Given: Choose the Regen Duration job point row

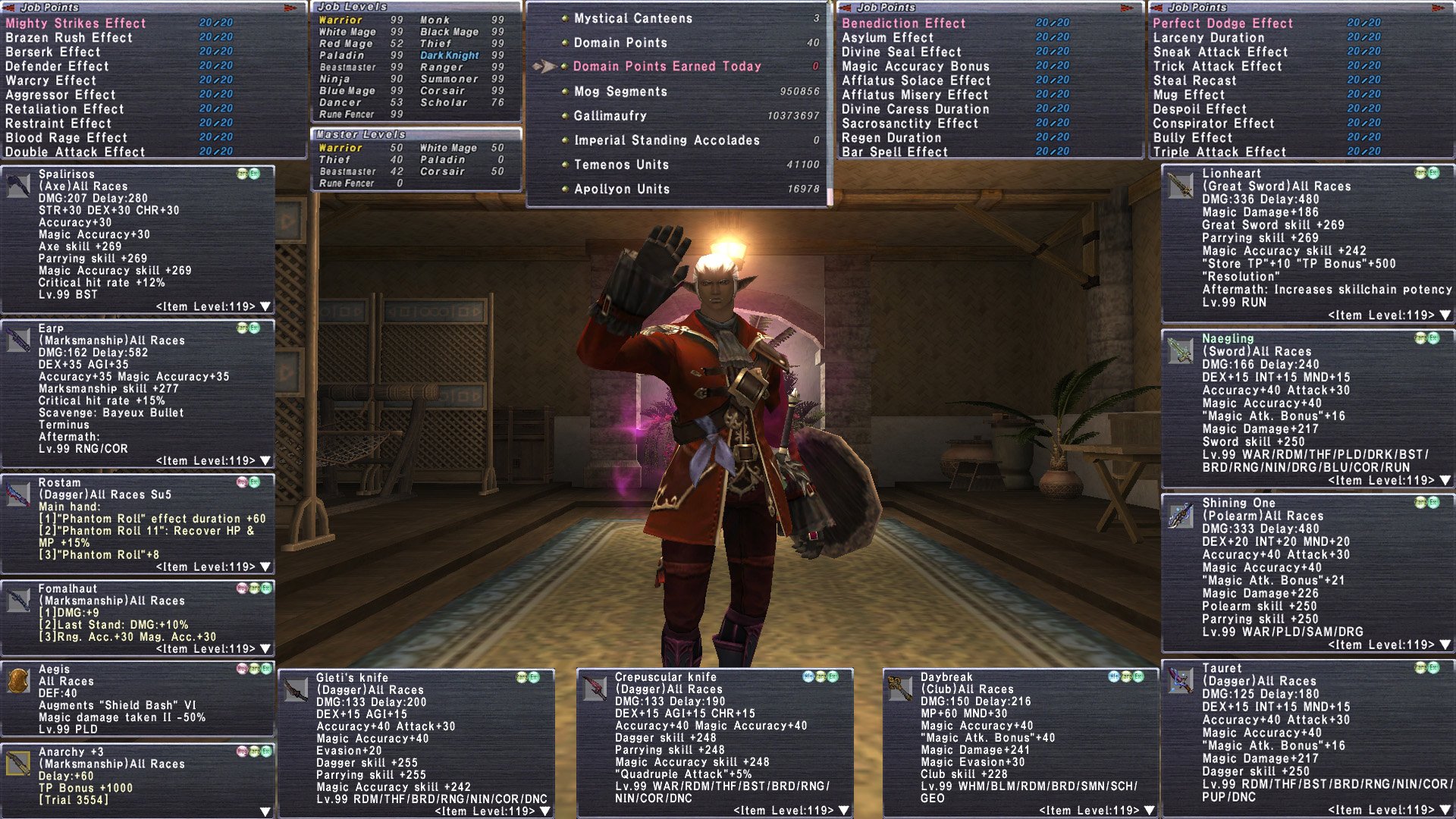Looking at the screenshot, I should coord(891,137).
